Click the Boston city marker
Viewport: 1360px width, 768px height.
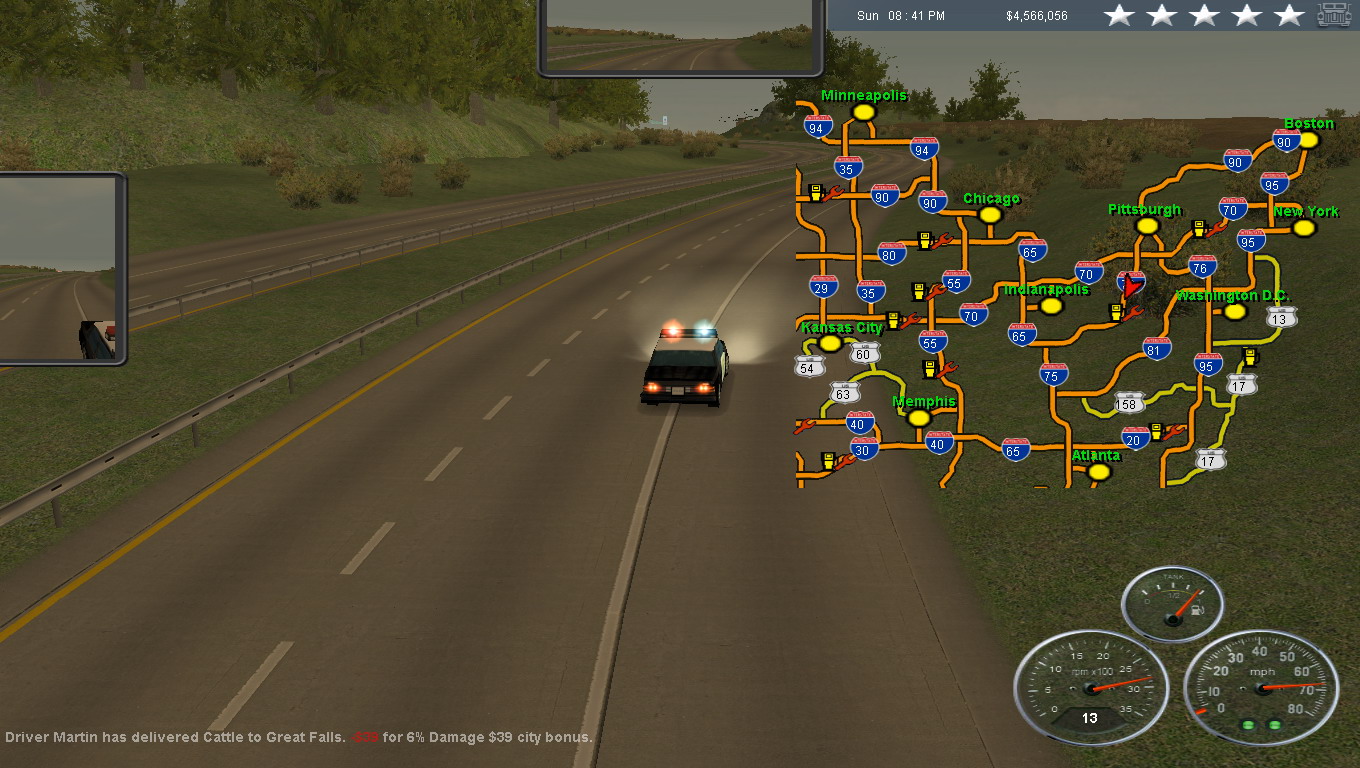[x=1308, y=140]
